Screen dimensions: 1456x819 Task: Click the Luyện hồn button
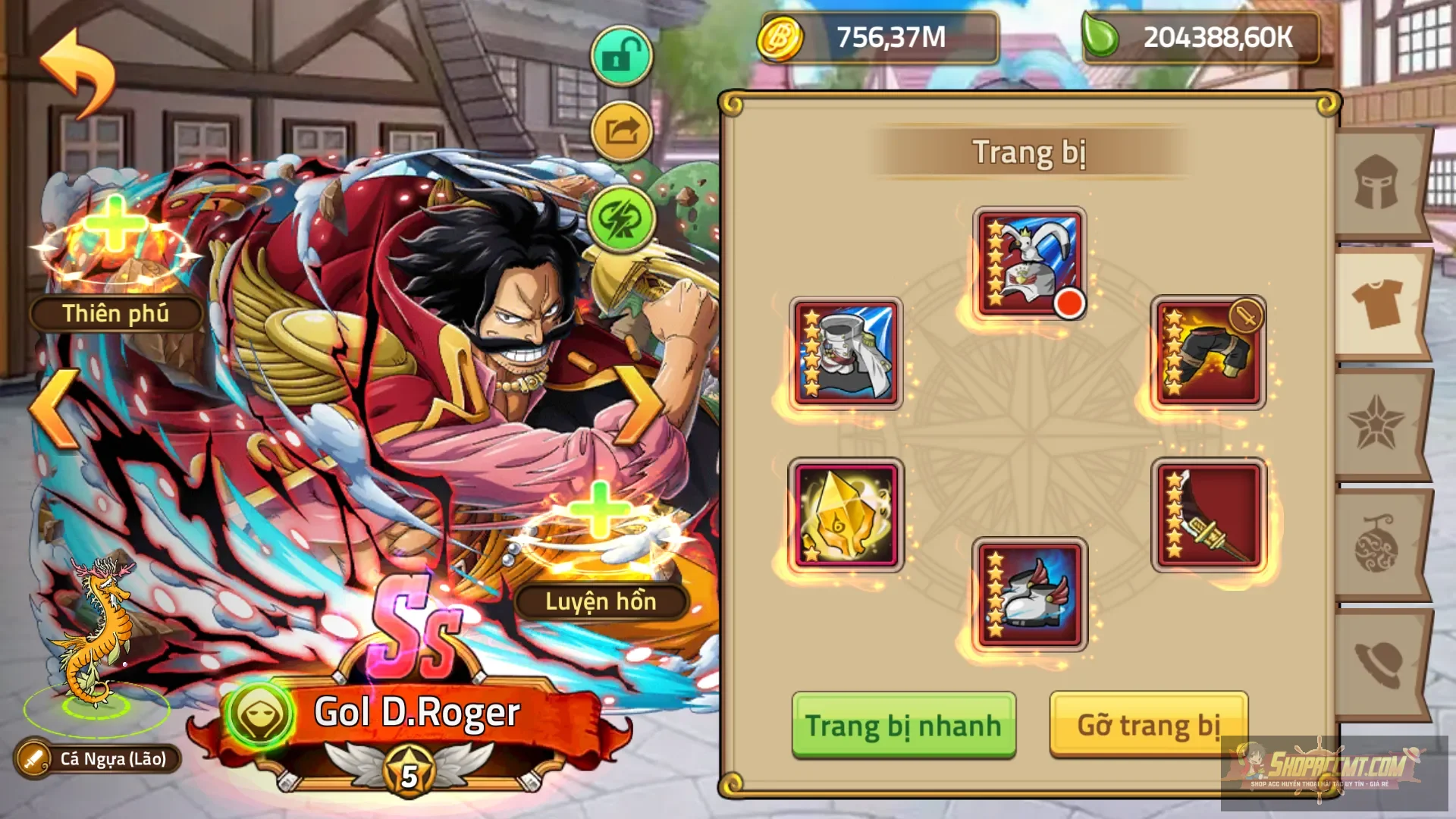coord(599,603)
